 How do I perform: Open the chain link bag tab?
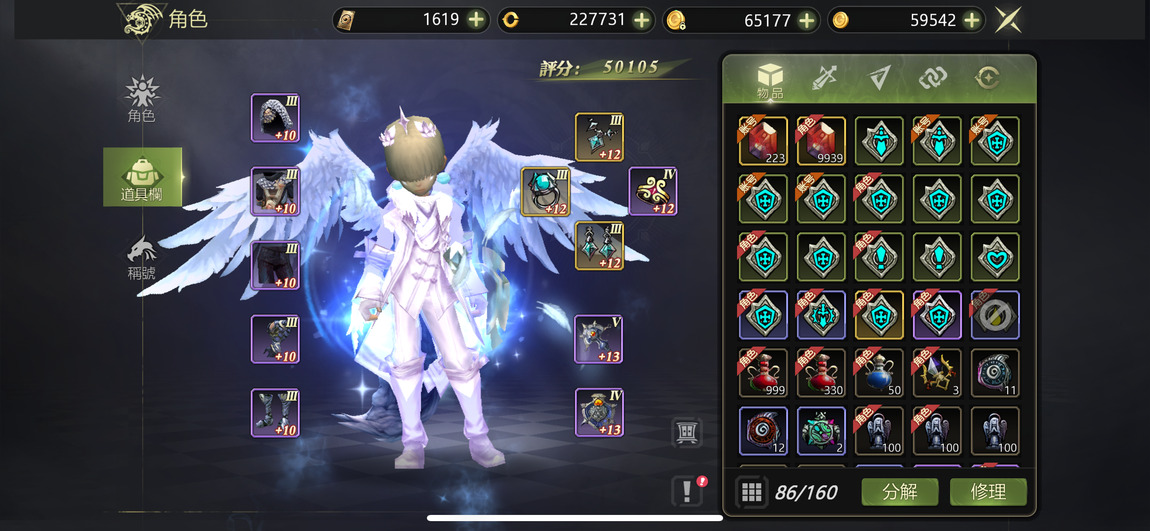(x=933, y=78)
